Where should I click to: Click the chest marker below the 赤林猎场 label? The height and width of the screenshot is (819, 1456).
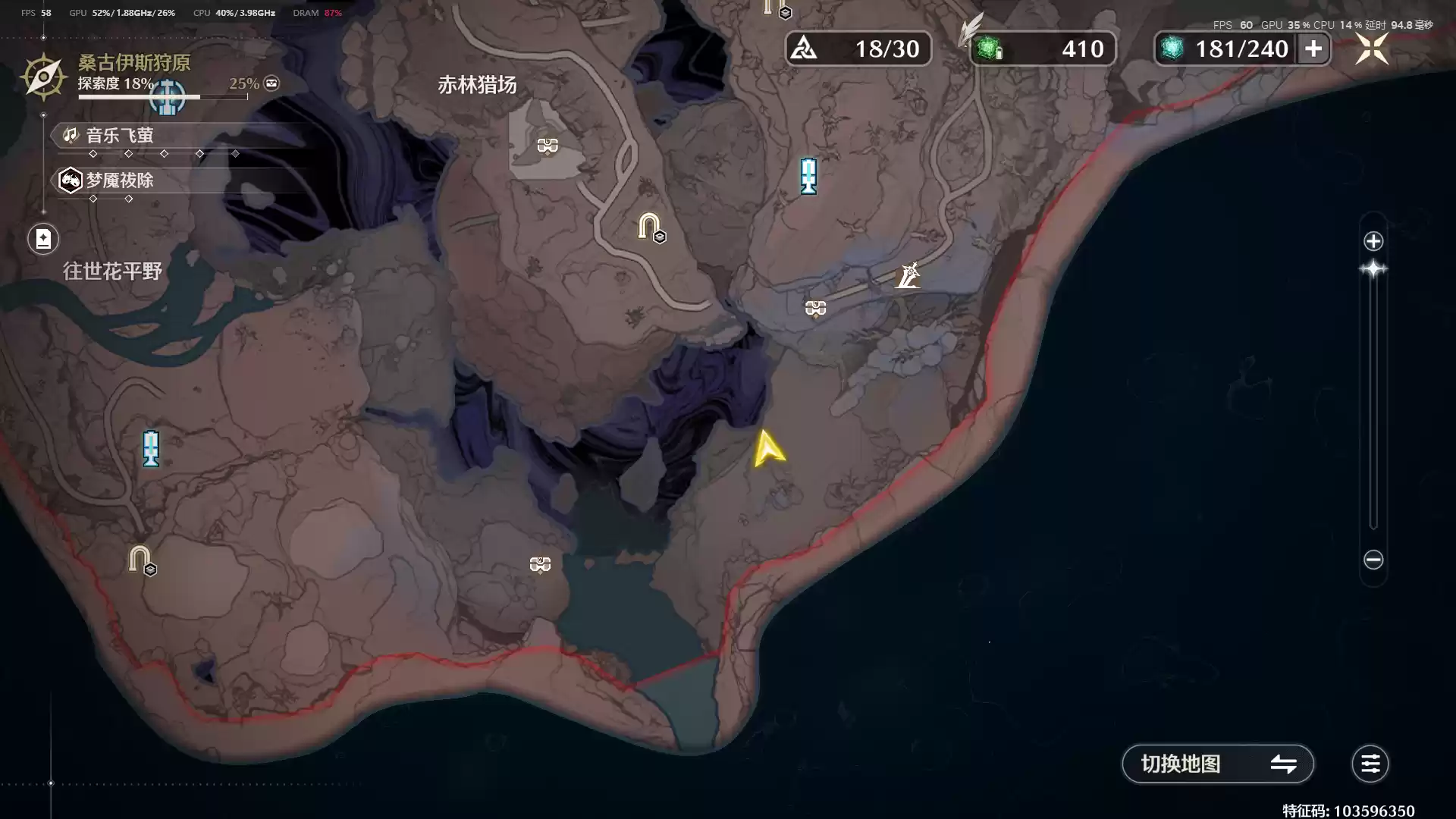(x=546, y=145)
